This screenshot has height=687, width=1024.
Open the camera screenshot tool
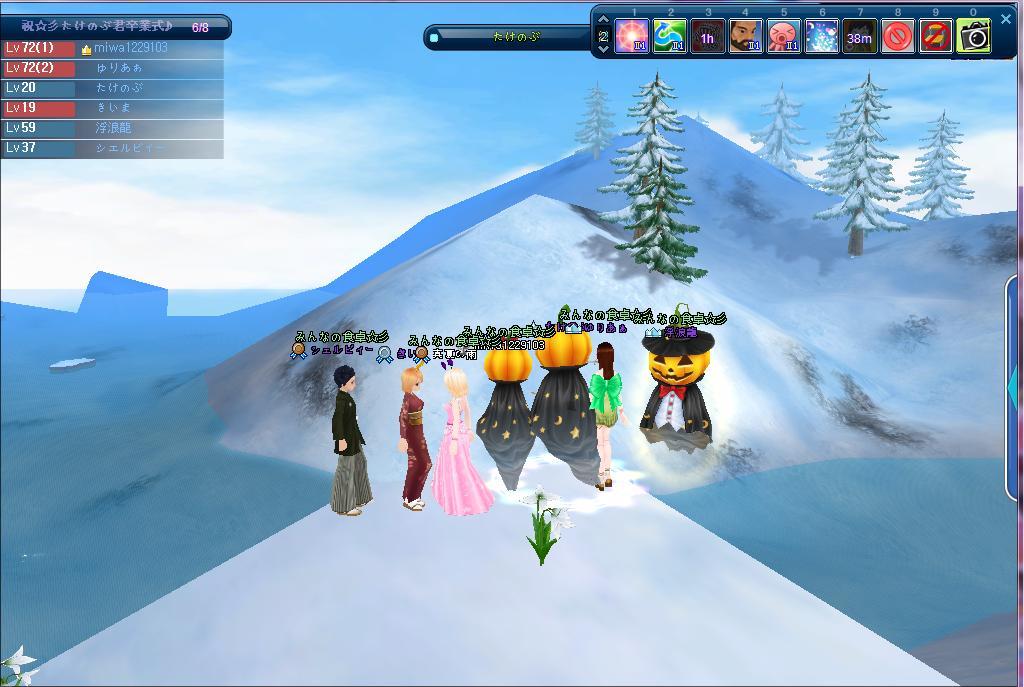click(973, 38)
